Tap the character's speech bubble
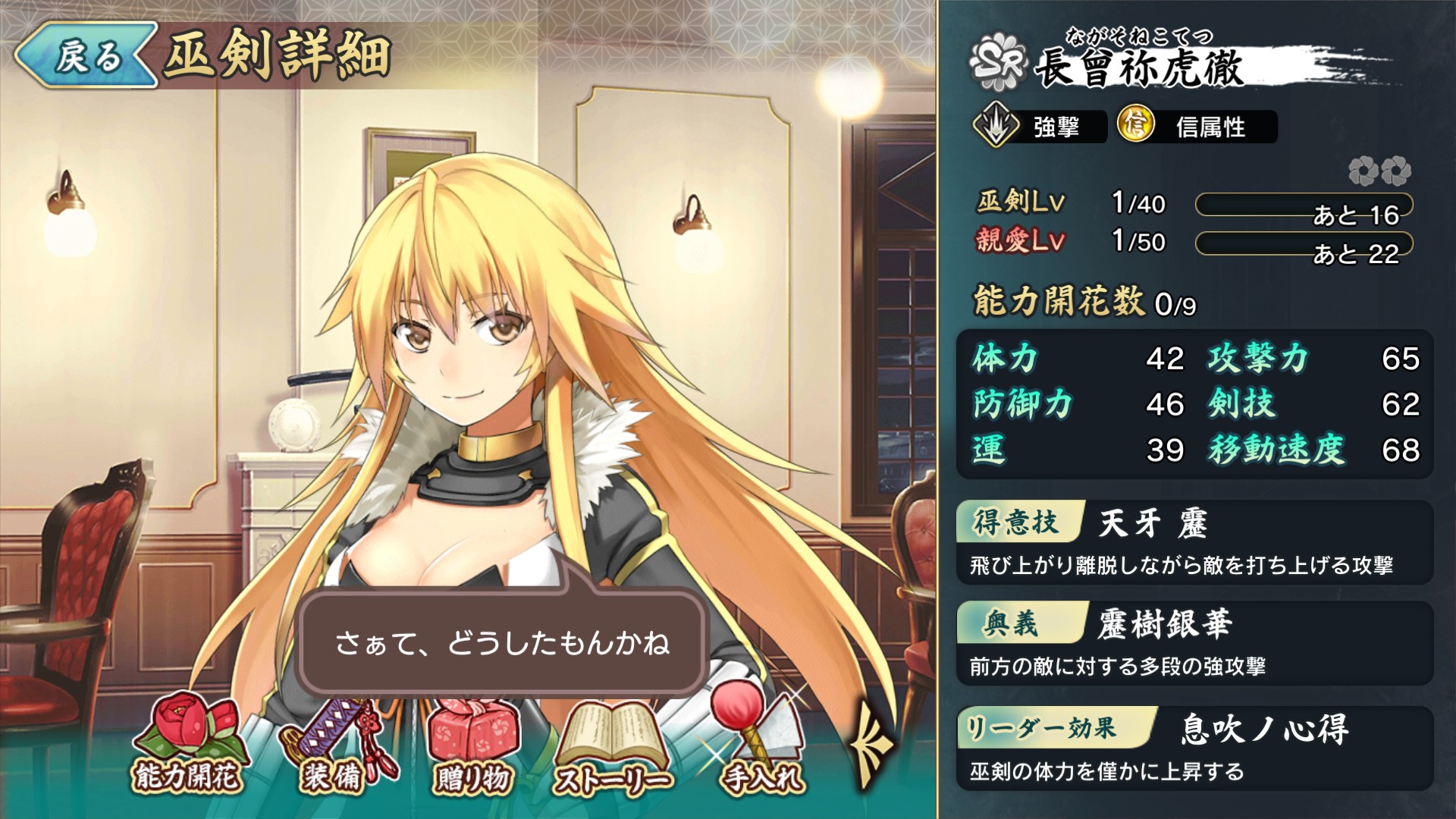Viewport: 1456px width, 819px height. tap(502, 643)
